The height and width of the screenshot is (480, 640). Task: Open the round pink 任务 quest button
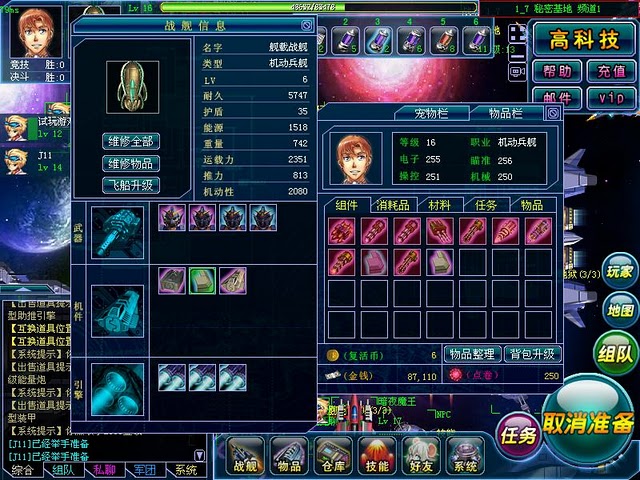(x=518, y=434)
